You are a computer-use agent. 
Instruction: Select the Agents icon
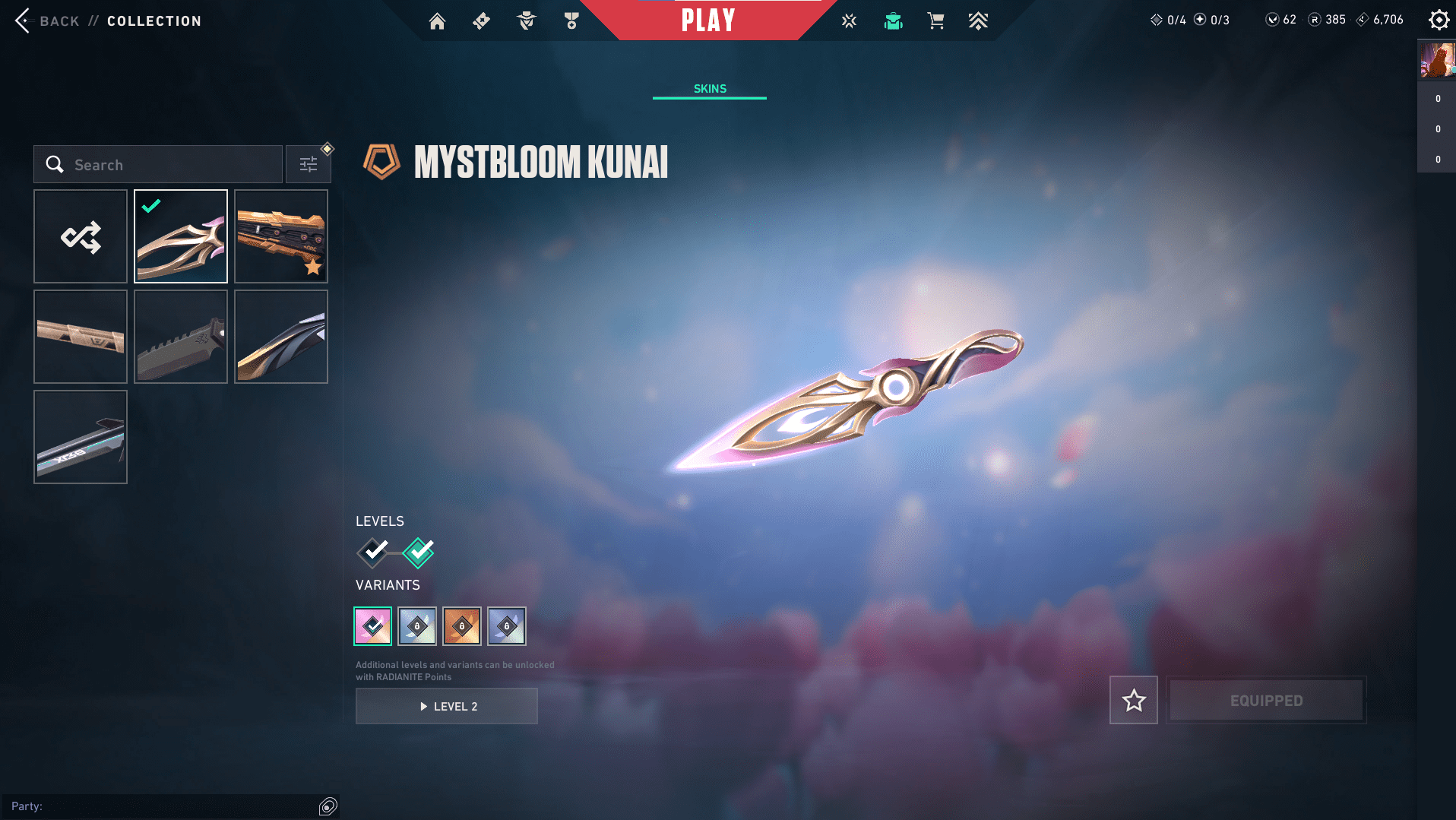(x=526, y=21)
